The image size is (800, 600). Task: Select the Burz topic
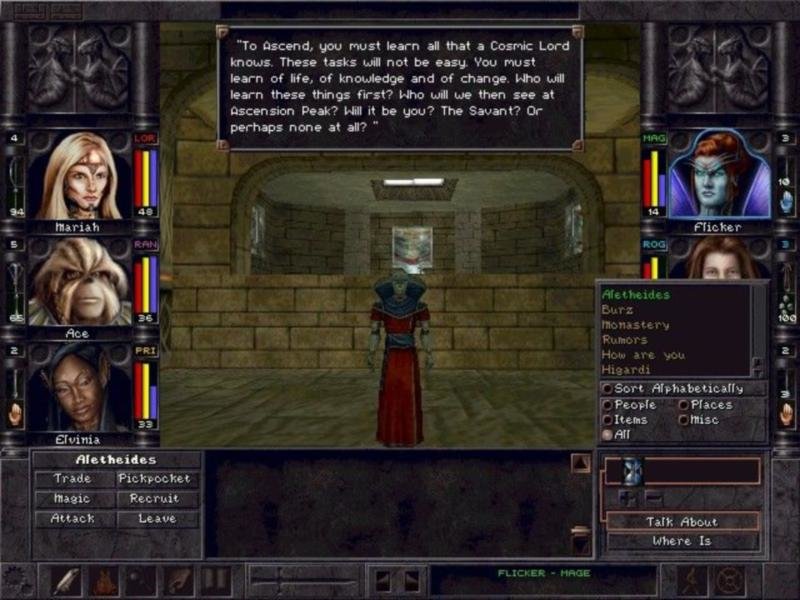[617, 310]
